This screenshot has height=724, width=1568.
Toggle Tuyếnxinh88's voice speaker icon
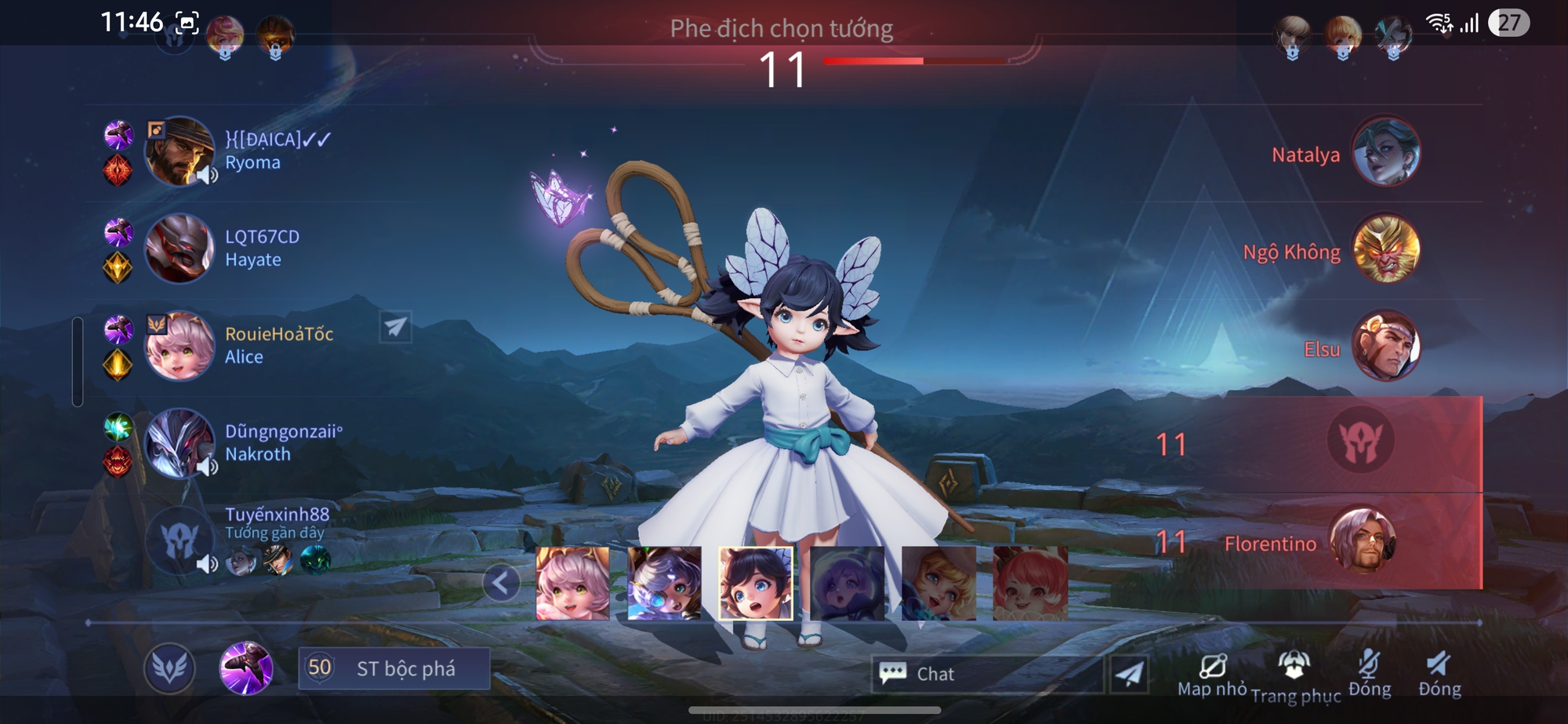coord(206,563)
